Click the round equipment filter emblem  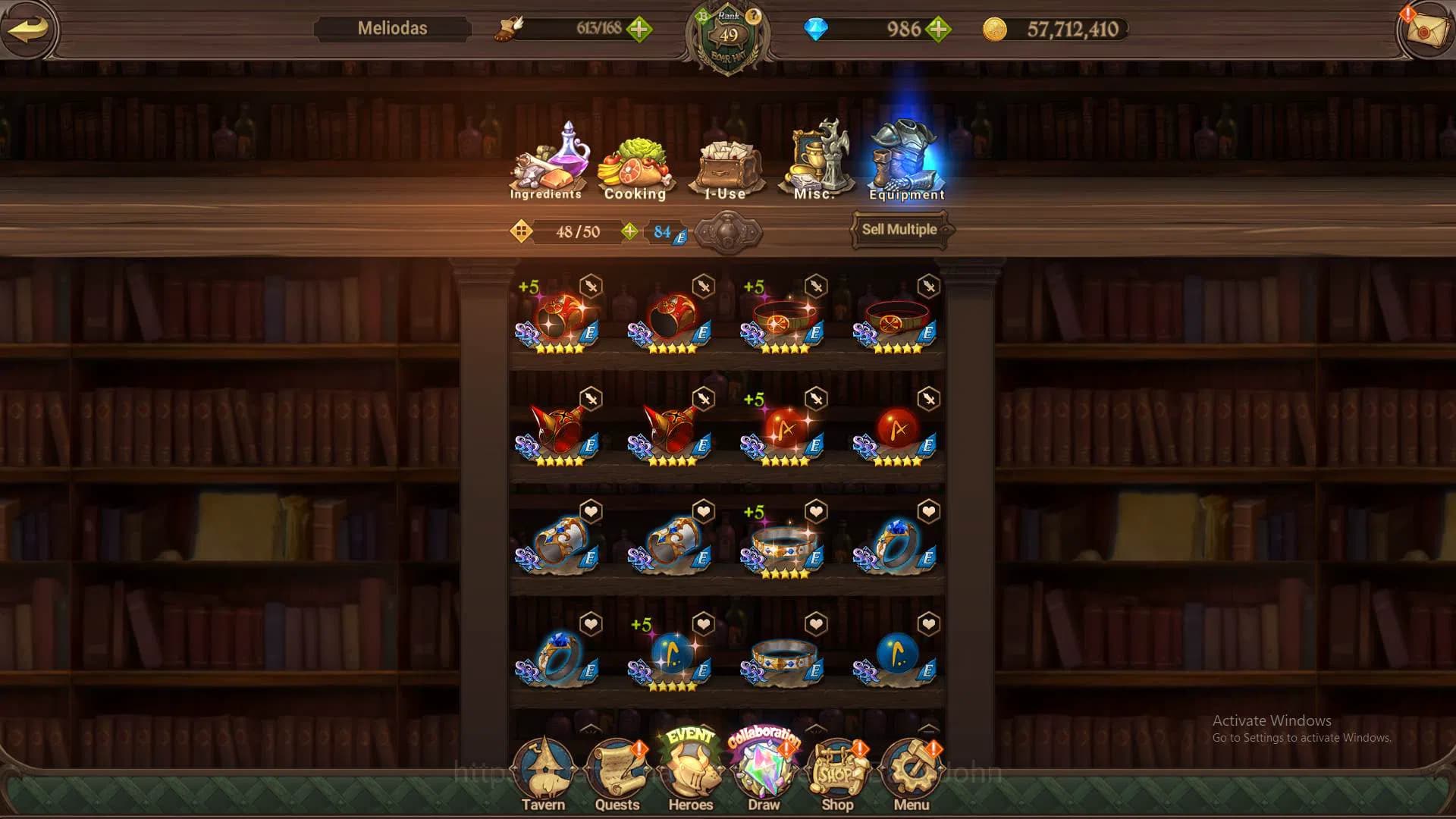click(x=728, y=232)
